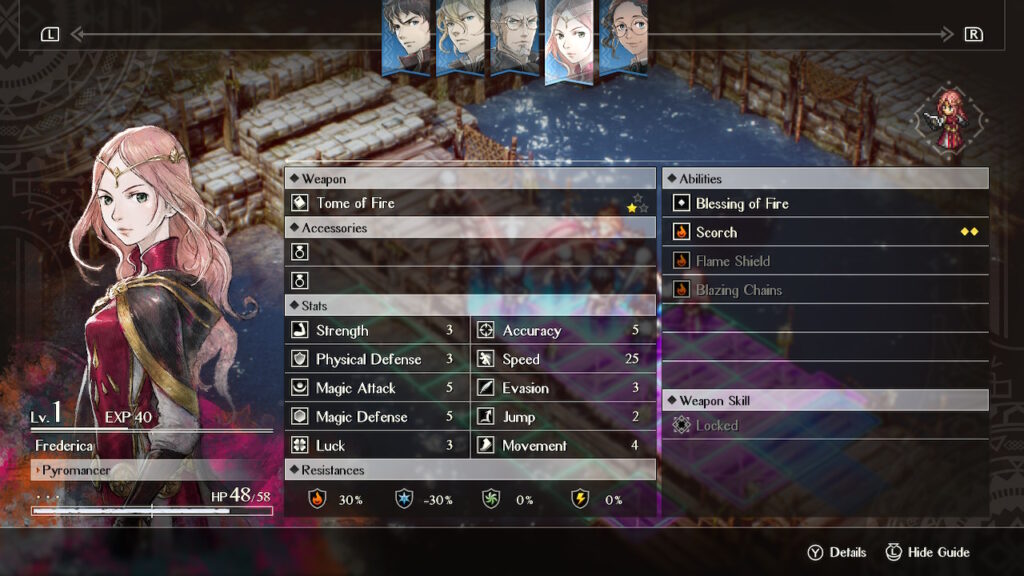Click the Locked weapon skill entry
Image resolution: width=1024 pixels, height=576 pixels.
pyautogui.click(x=825, y=426)
